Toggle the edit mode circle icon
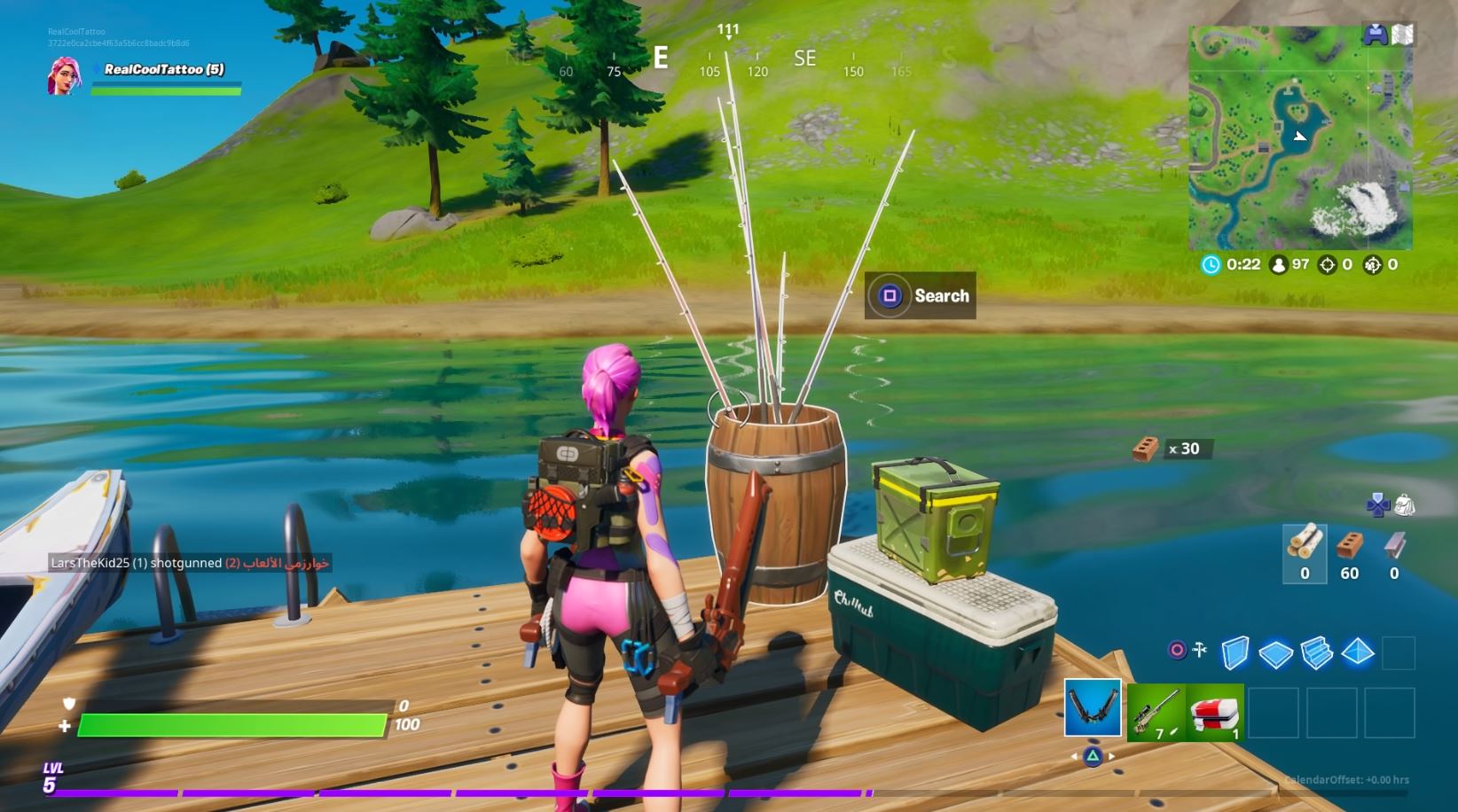This screenshot has height=812, width=1458. (1177, 650)
